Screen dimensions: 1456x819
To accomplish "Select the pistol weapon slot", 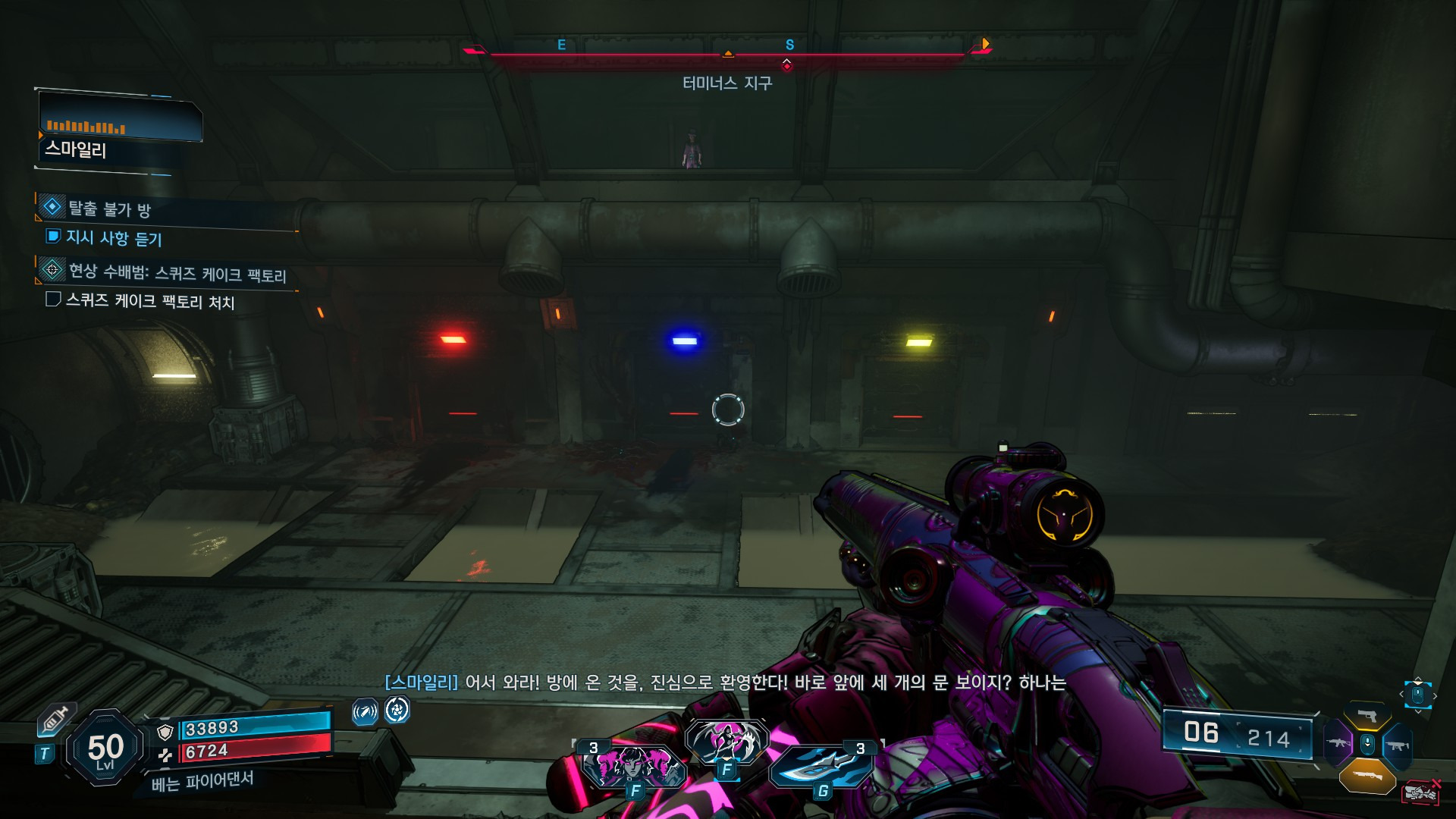I will (x=1367, y=715).
